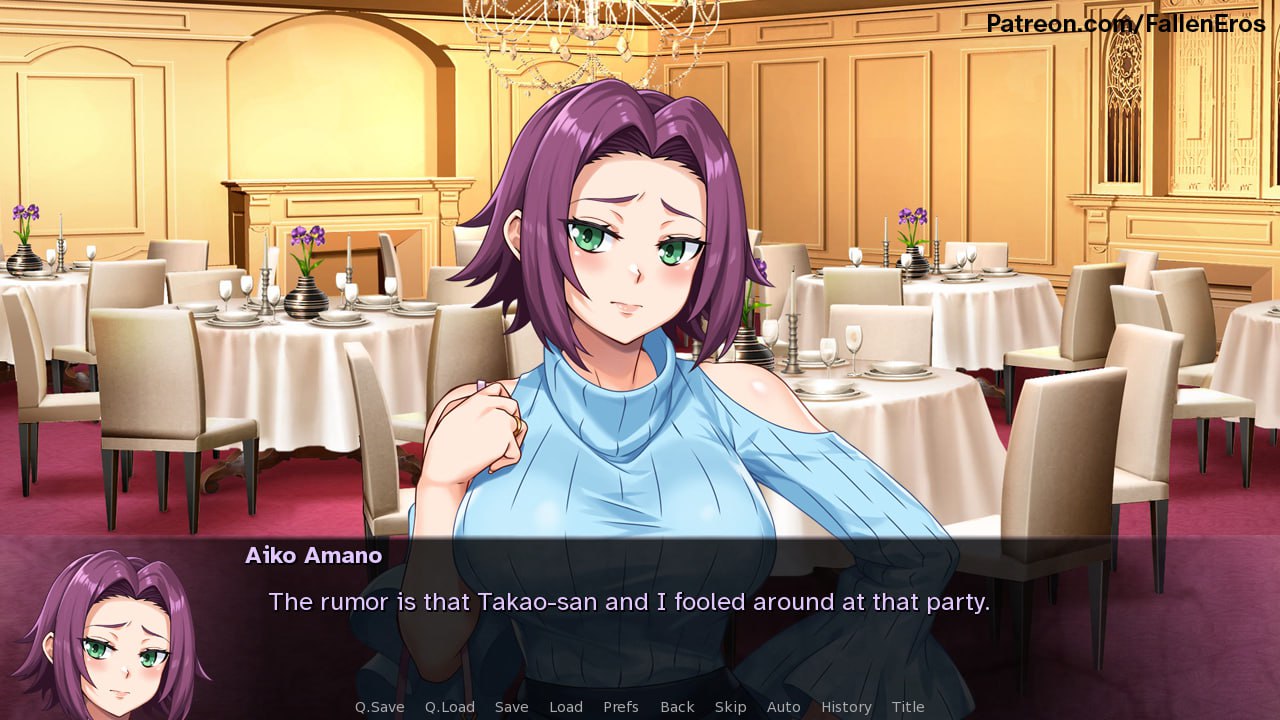Open Prefs from the bottom quick menu
The image size is (1280, 720).
click(x=621, y=707)
